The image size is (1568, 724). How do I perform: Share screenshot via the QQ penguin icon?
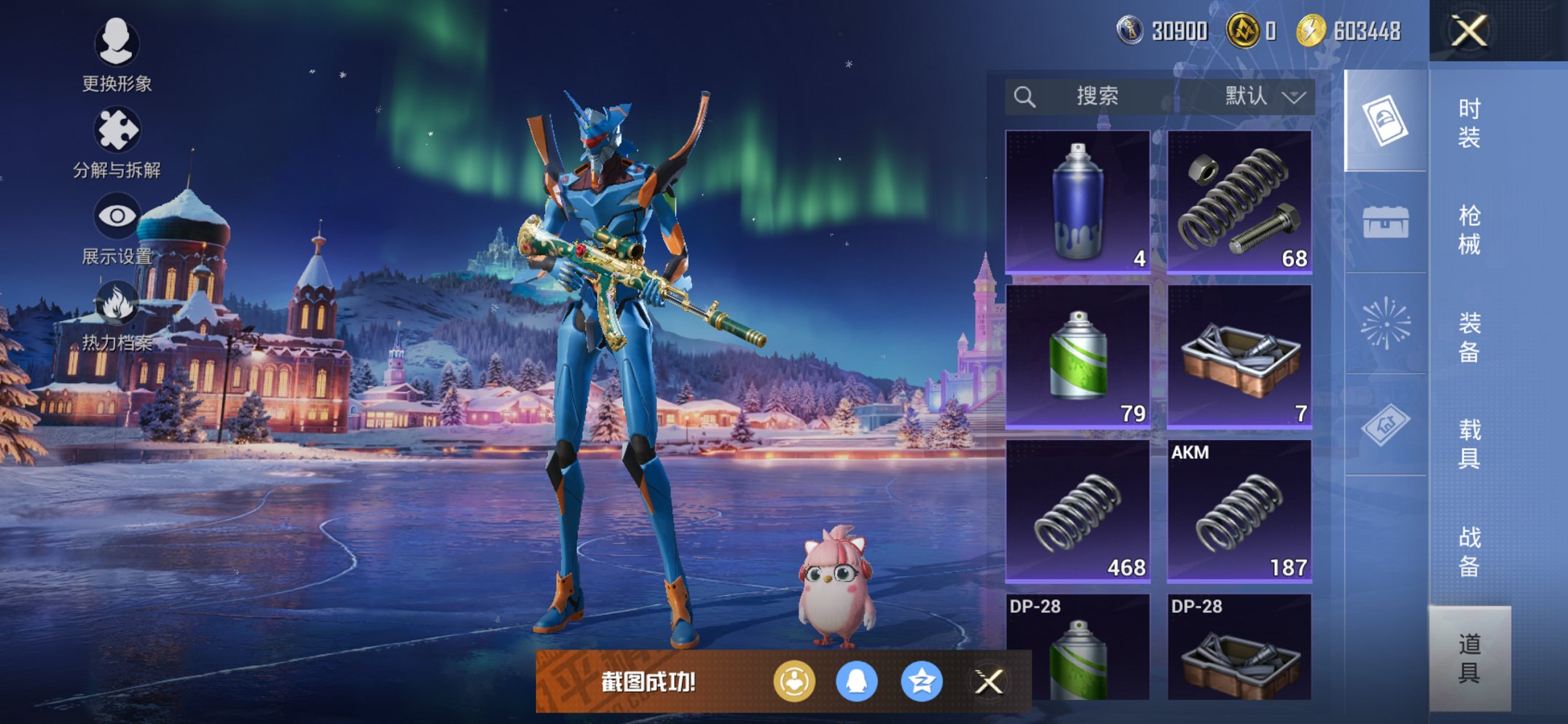856,682
